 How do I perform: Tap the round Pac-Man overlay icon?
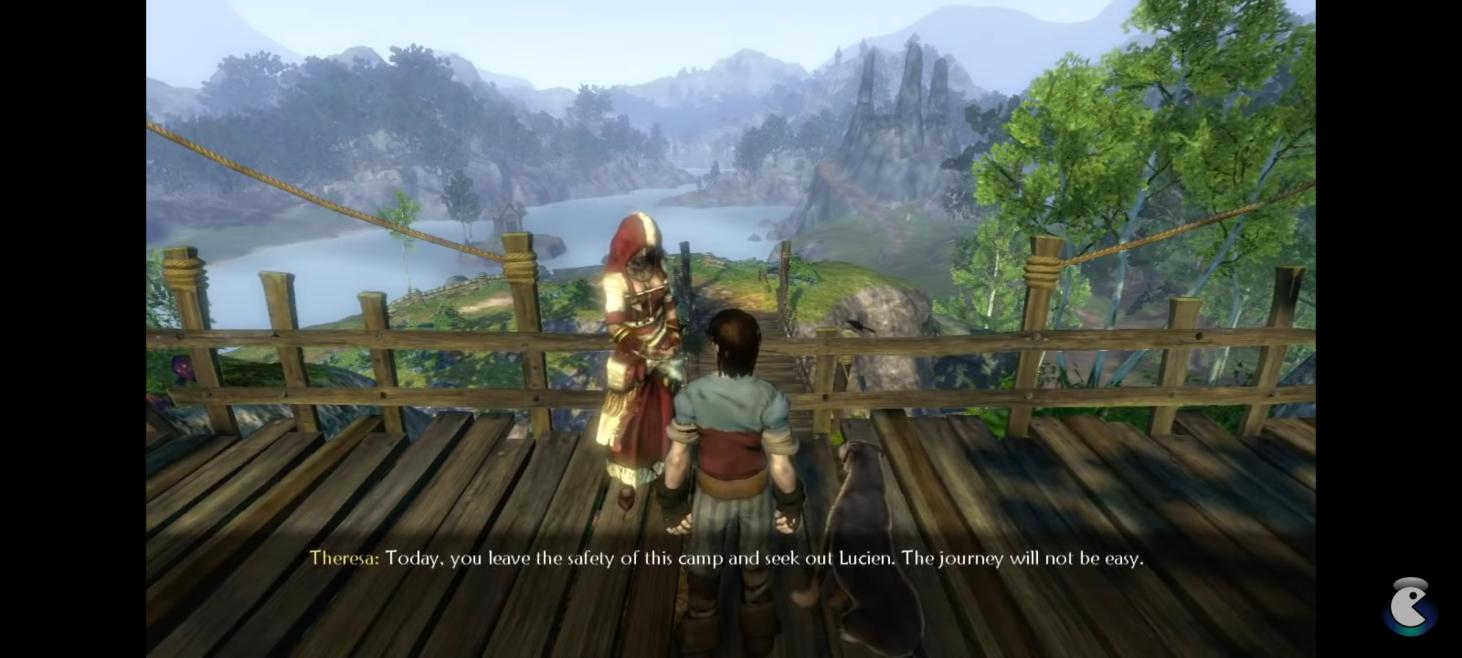pyautogui.click(x=1409, y=607)
